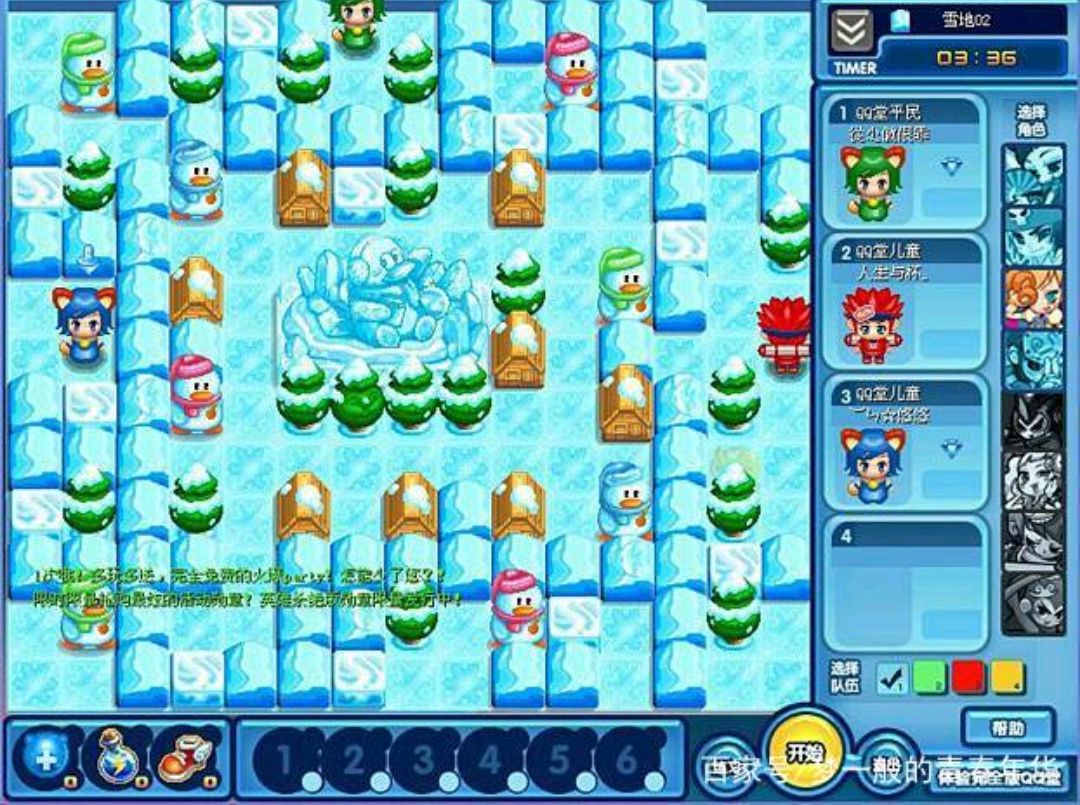This screenshot has height=805, width=1080.
Task: Select item slot number 6
Action: click(x=627, y=760)
